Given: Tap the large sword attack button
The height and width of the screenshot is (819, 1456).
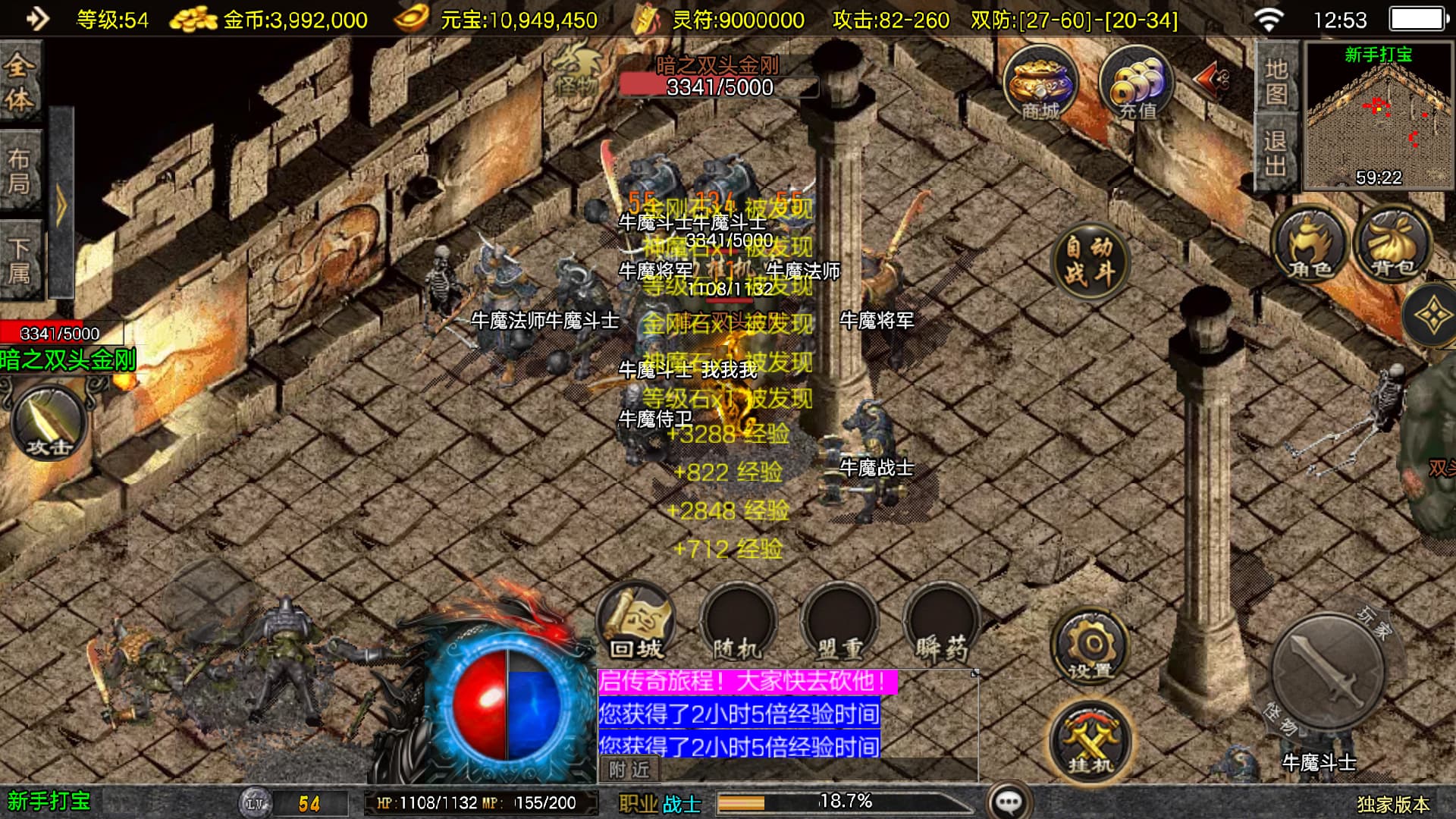Looking at the screenshot, I should click(1327, 673).
